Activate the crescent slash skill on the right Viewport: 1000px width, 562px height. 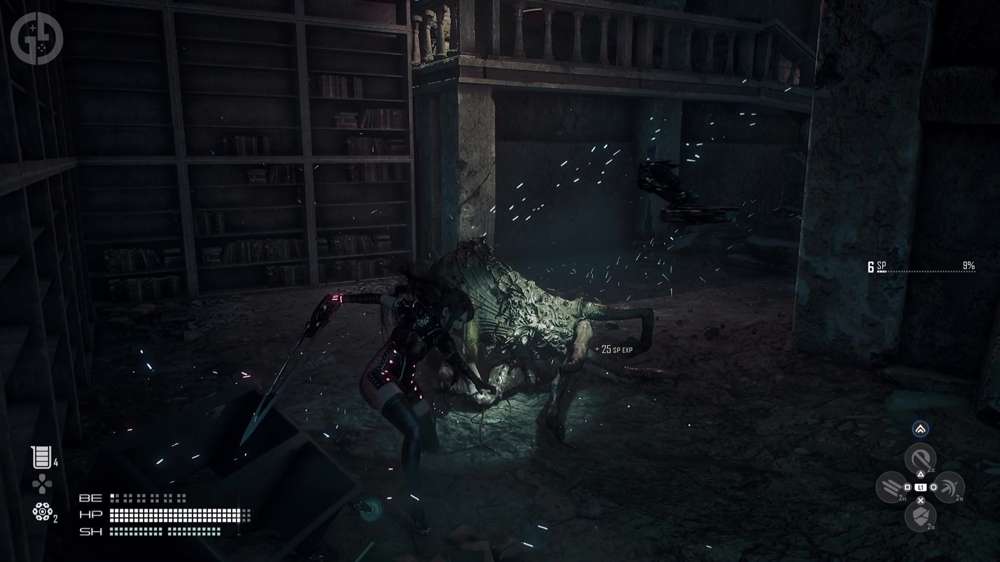click(948, 487)
